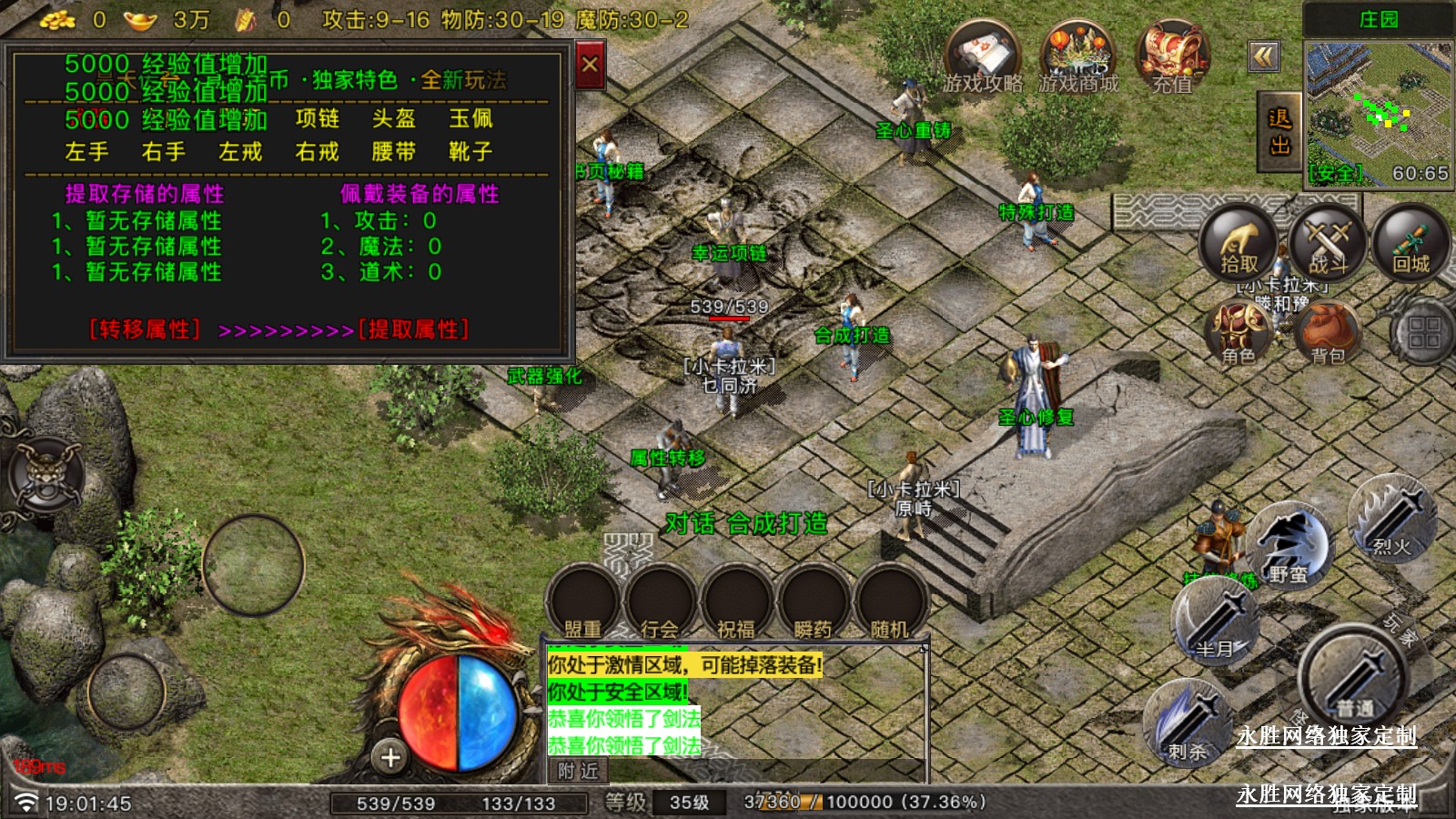Collapse the top icon row with arrow button

coord(1264,57)
